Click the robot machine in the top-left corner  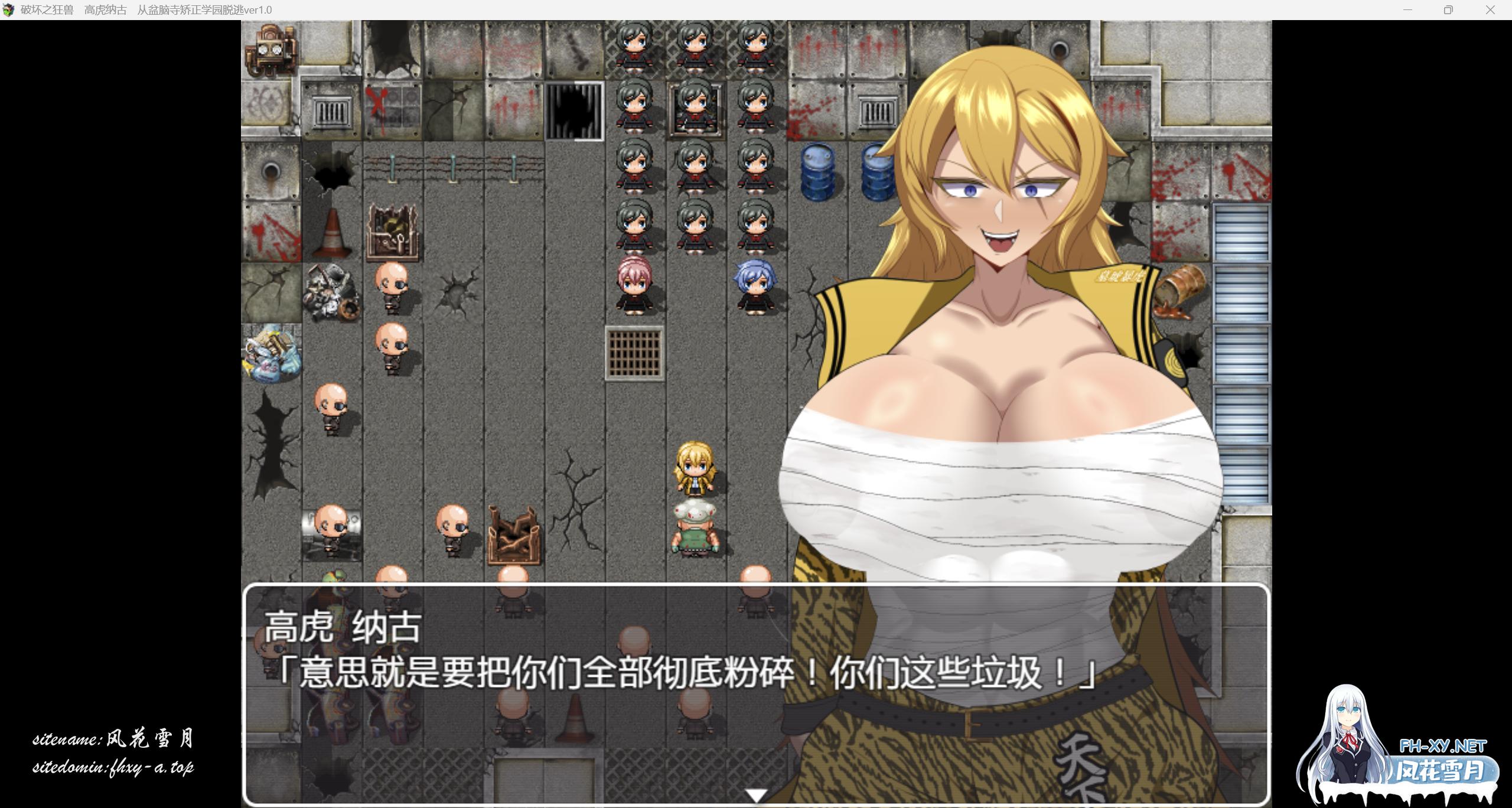(x=271, y=50)
